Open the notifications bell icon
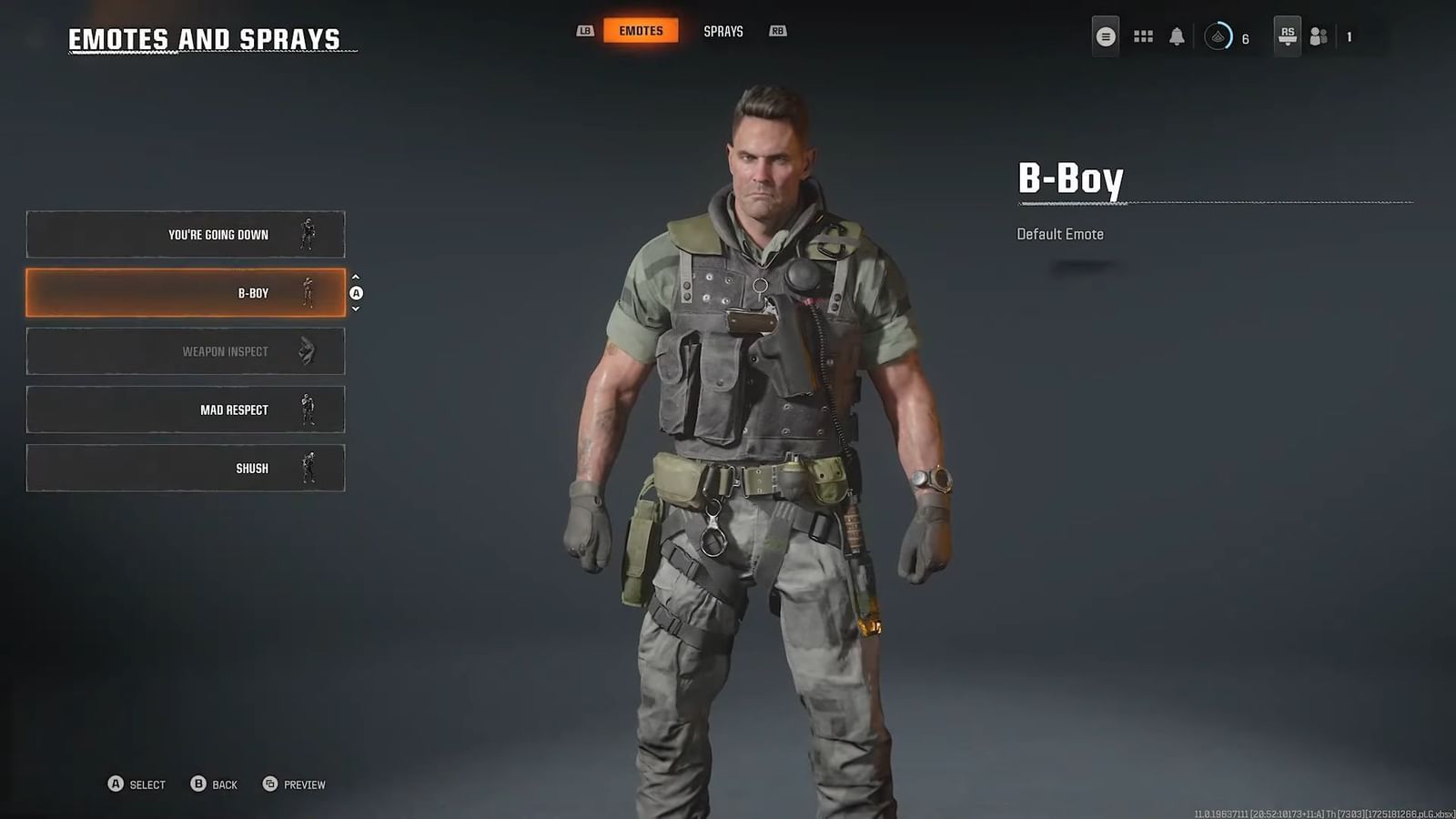Screen dimensions: 1456x819 [1176, 35]
